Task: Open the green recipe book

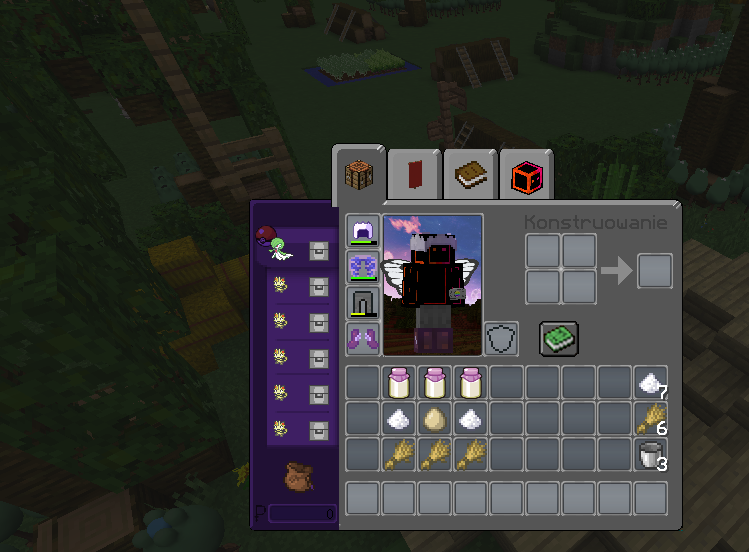Action: (x=557, y=338)
